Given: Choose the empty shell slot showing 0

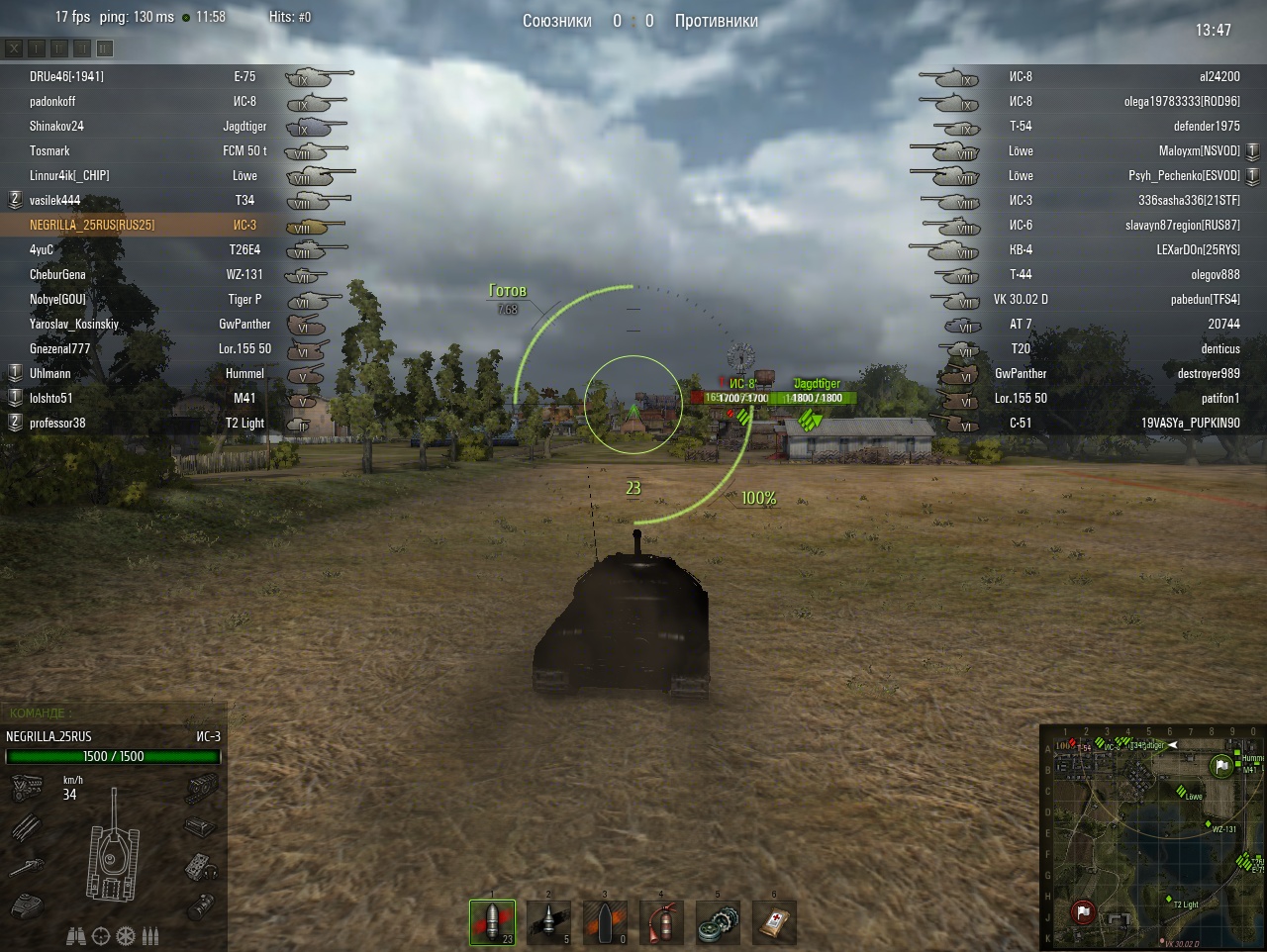Looking at the screenshot, I should (605, 922).
